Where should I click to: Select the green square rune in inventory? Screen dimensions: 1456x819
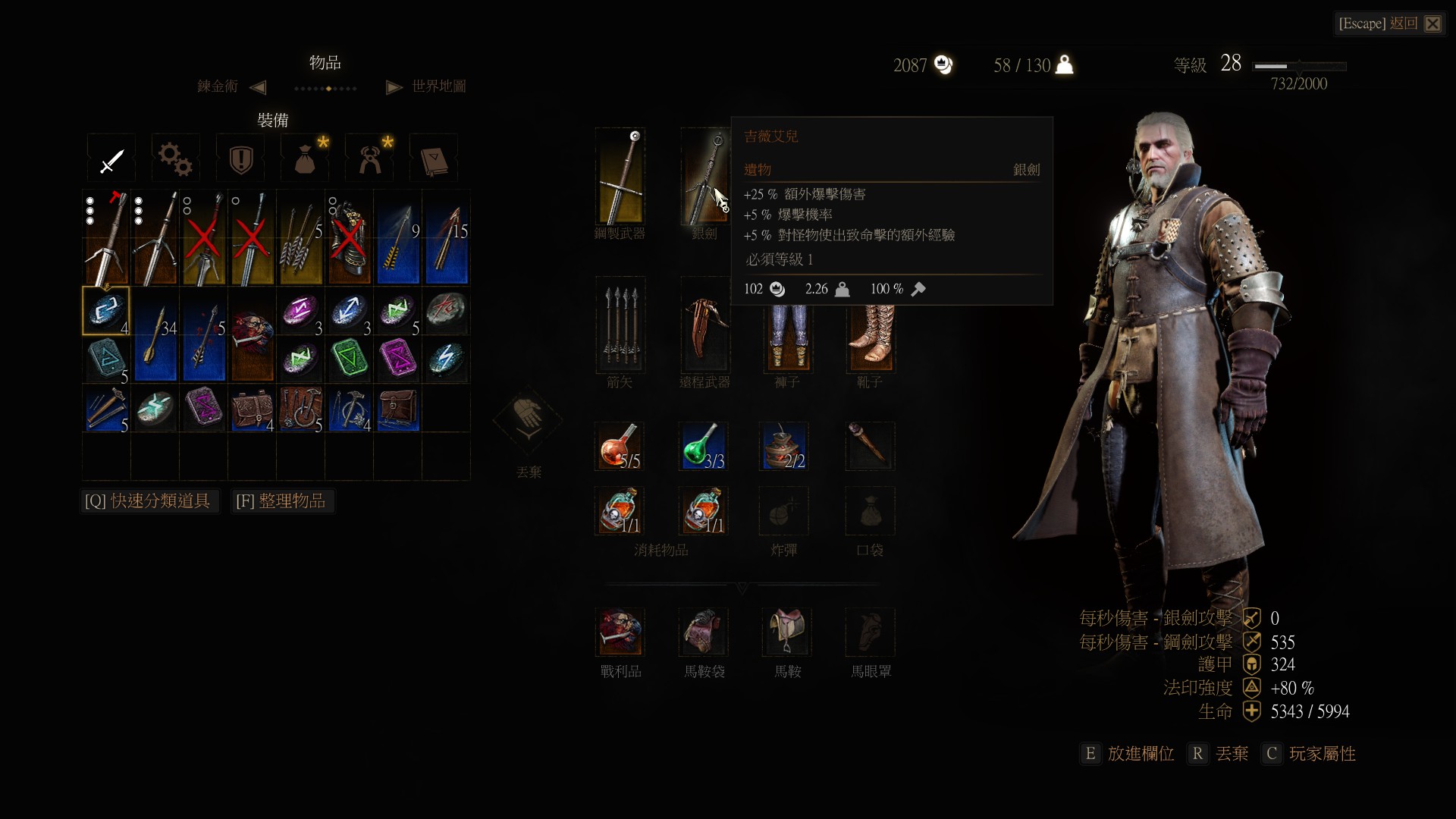pyautogui.click(x=350, y=359)
